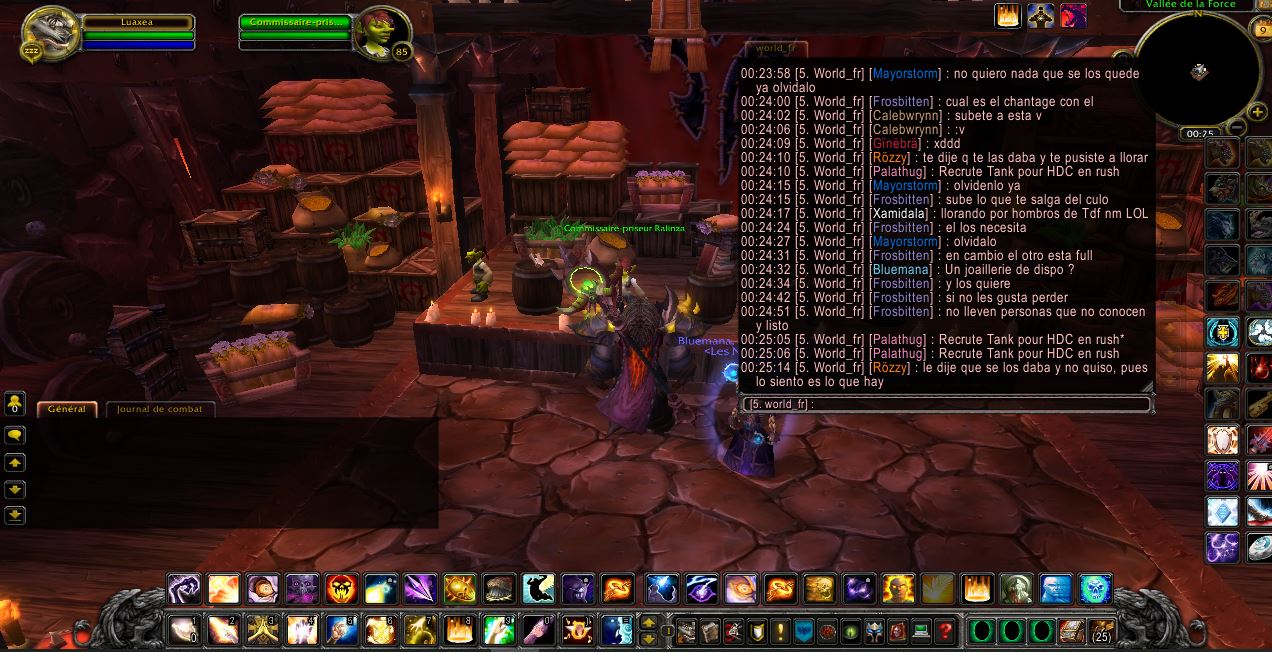1272x652 pixels.
Task: Switch to the Général chat tab
Action: (x=67, y=409)
